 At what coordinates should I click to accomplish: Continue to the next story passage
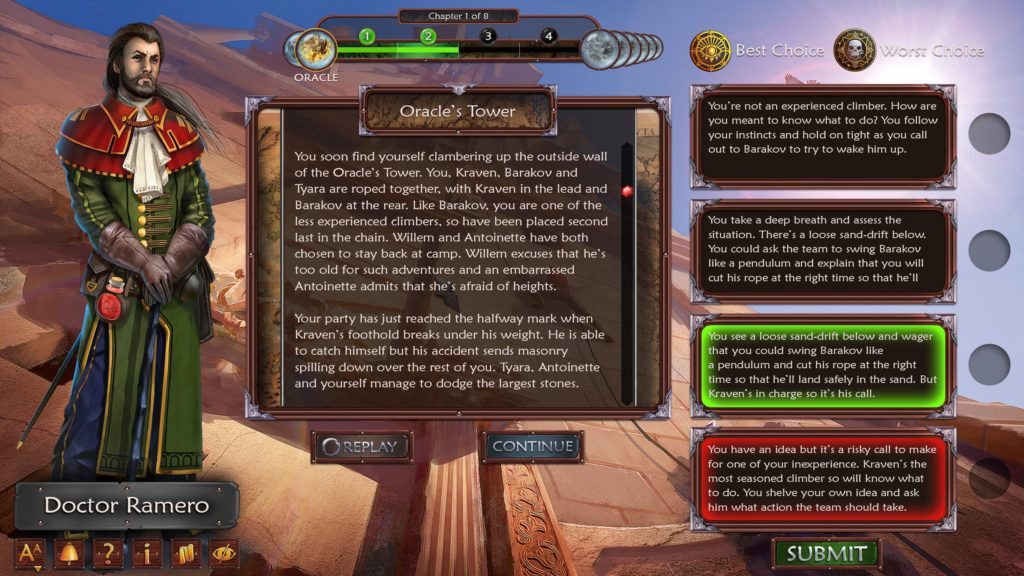pos(533,446)
